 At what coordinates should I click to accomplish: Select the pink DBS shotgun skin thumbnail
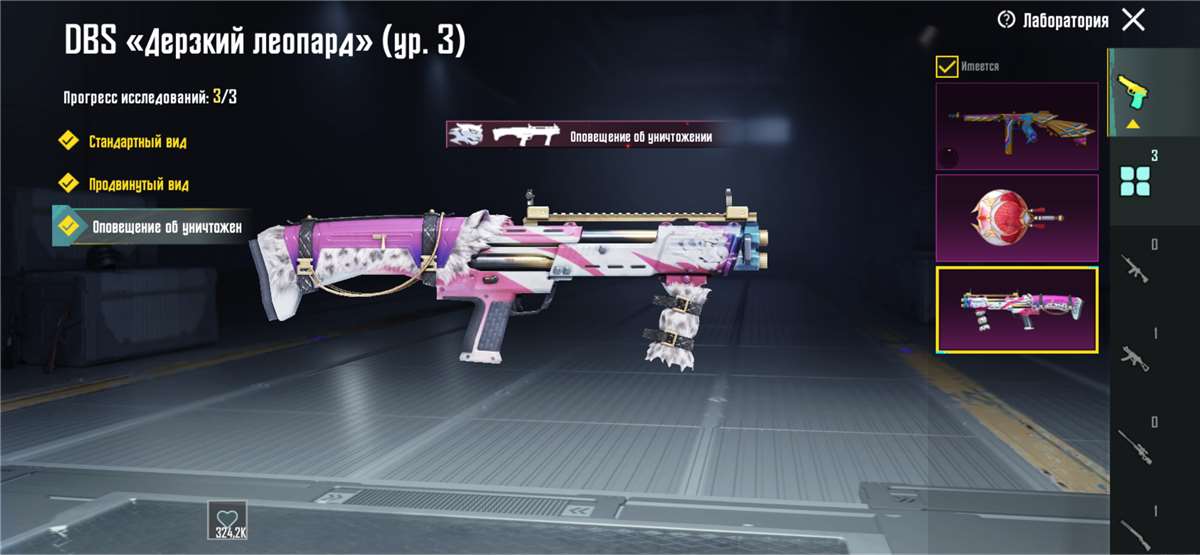point(1016,309)
